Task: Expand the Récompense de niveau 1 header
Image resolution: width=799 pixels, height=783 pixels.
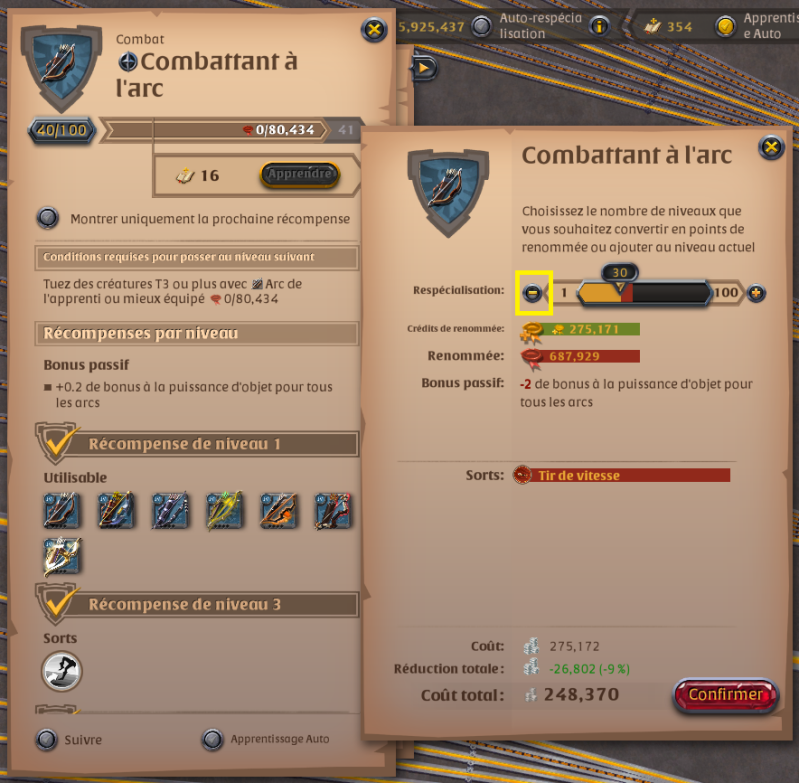Action: coord(197,444)
